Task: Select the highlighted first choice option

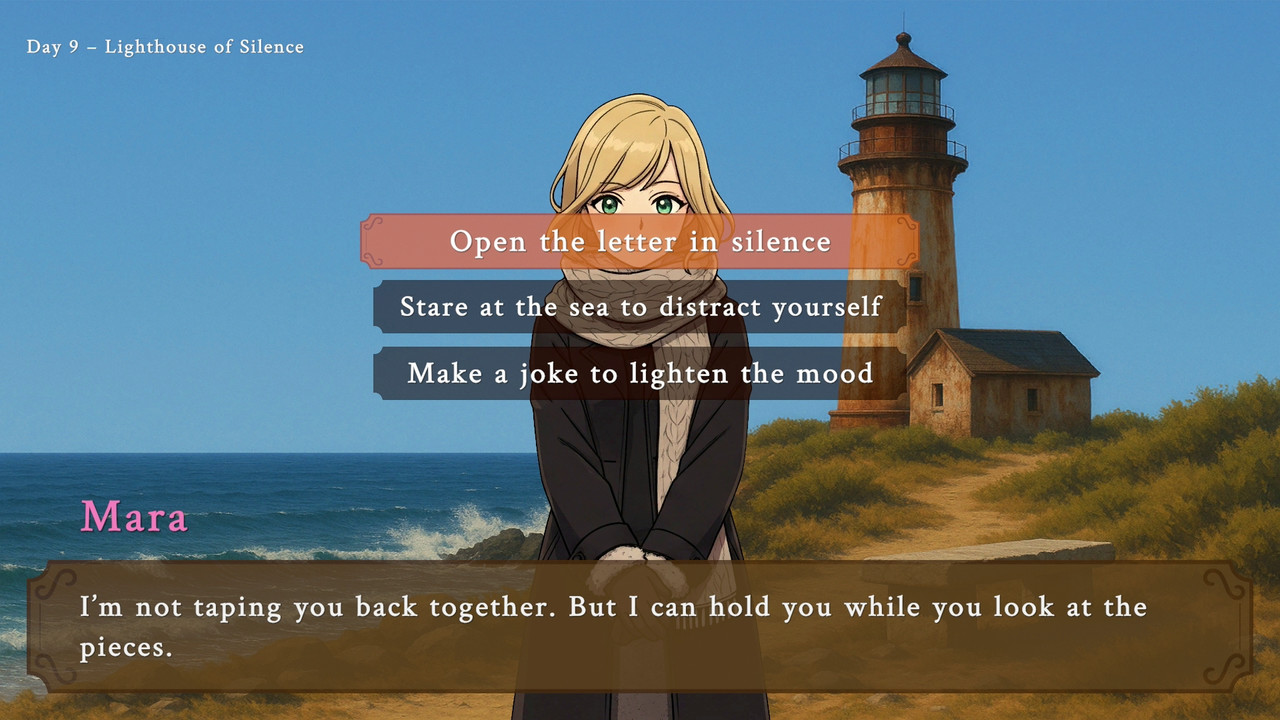Action: [x=640, y=241]
